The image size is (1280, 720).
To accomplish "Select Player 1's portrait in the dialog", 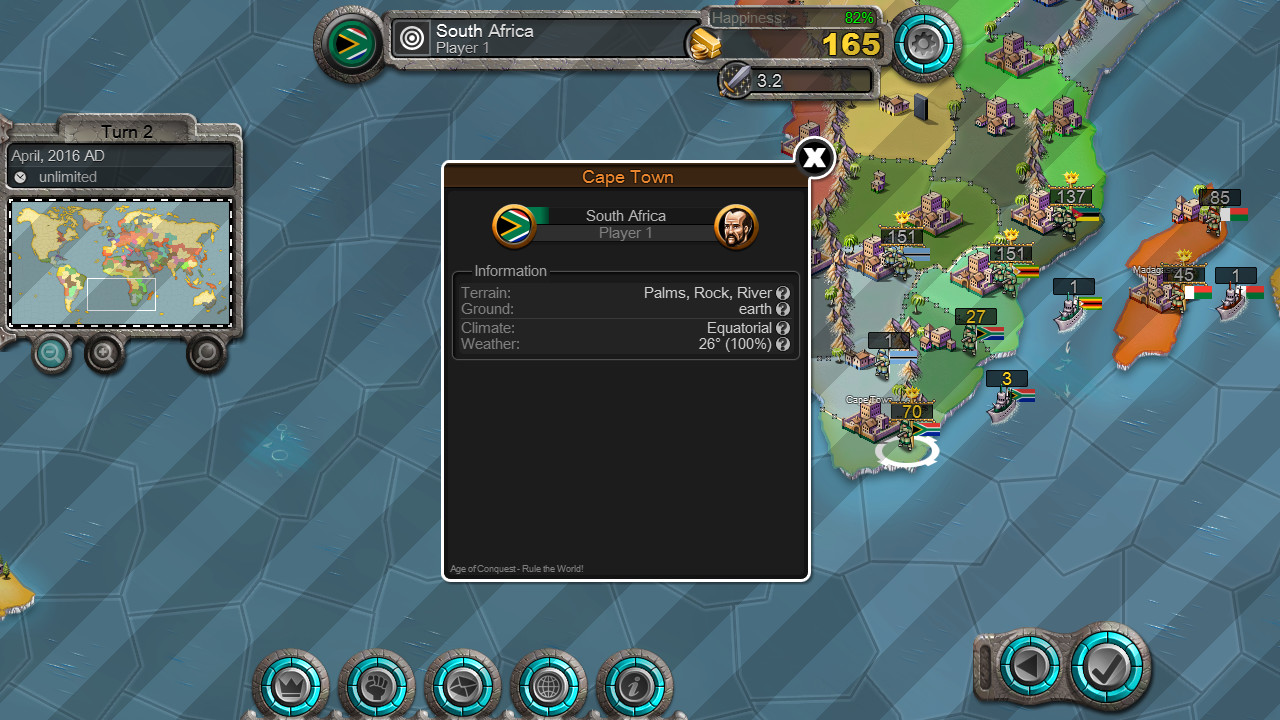I will tap(737, 225).
